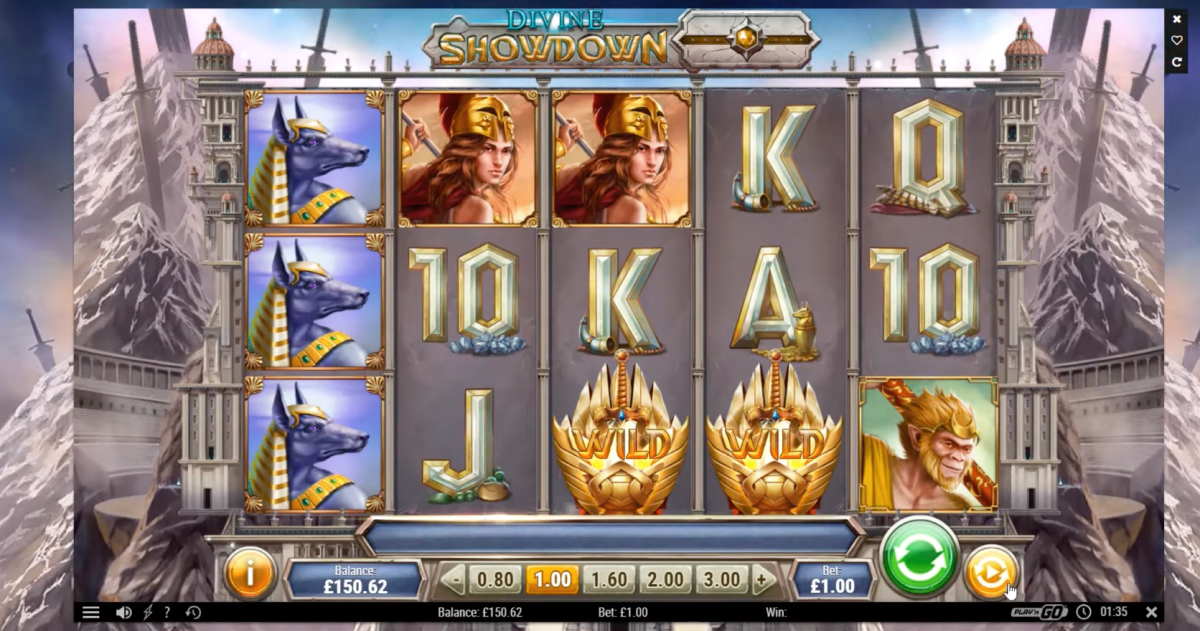Screen dimensions: 1200x631
Task: Add game to favorites with the heart icon
Action: pyautogui.click(x=1177, y=40)
